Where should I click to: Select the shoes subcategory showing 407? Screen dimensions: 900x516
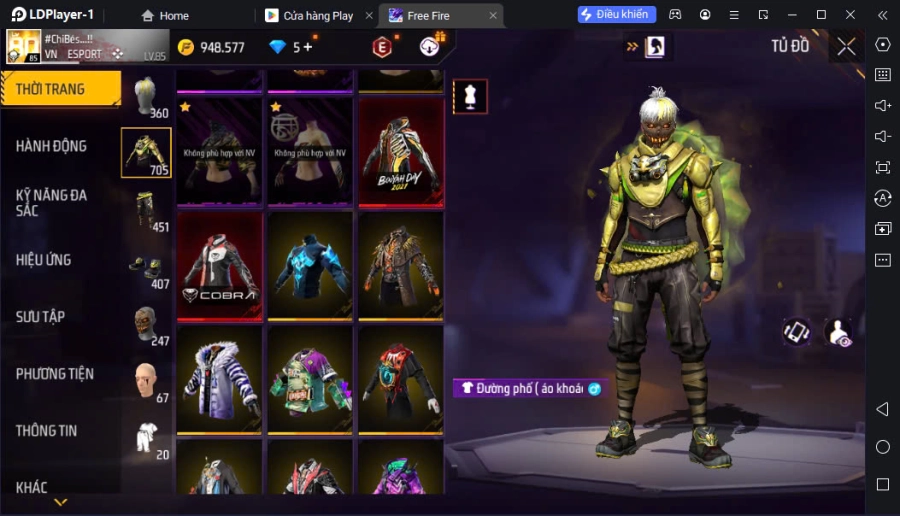146,267
